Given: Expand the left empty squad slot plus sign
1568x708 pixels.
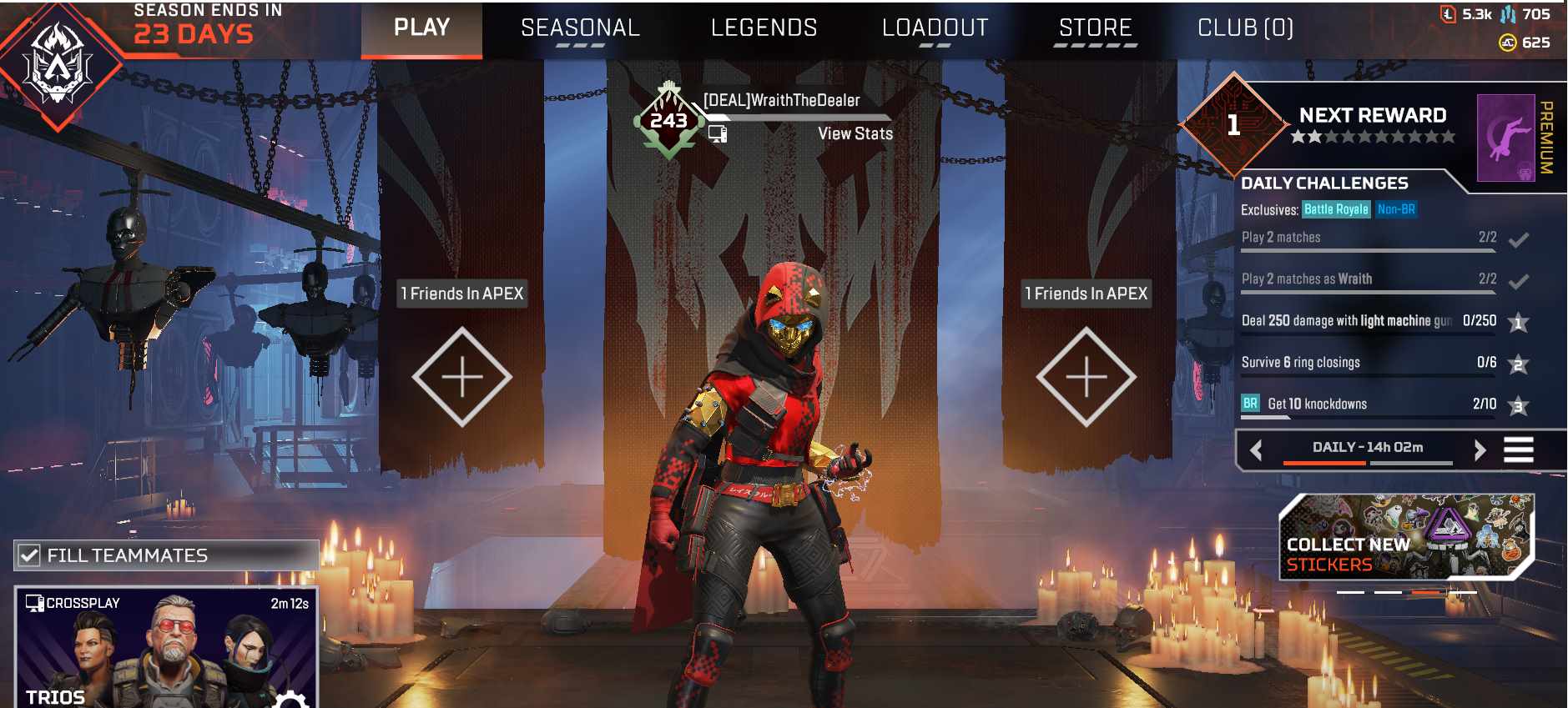Looking at the screenshot, I should click(461, 377).
